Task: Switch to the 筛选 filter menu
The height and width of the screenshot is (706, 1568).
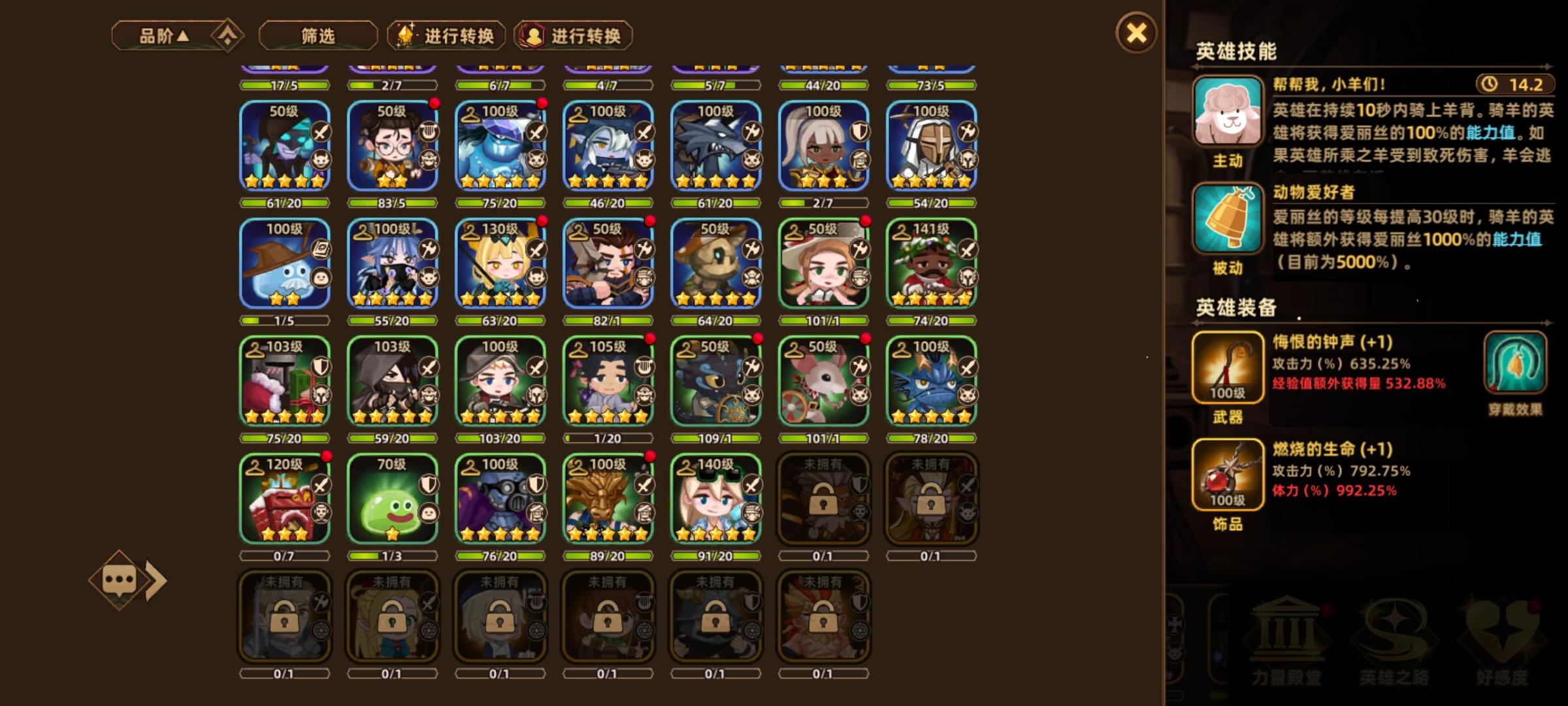Action: (318, 36)
